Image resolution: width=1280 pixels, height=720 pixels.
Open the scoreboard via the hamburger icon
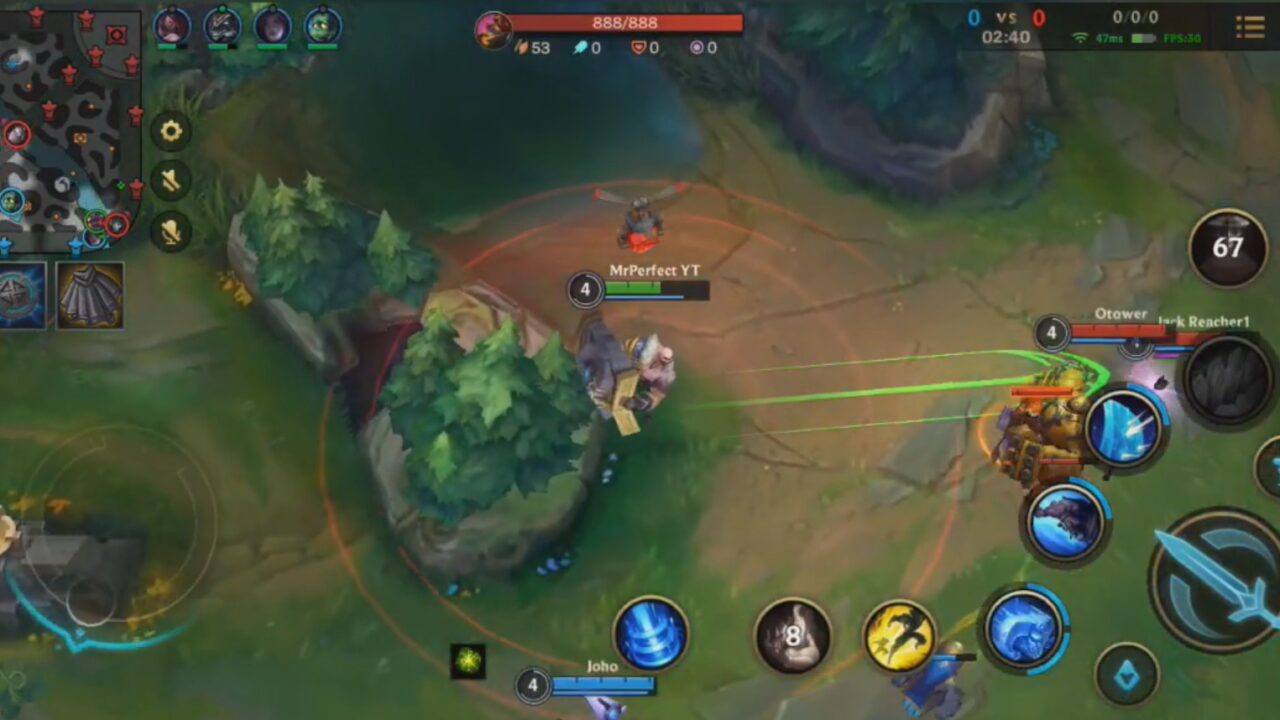coord(1250,27)
